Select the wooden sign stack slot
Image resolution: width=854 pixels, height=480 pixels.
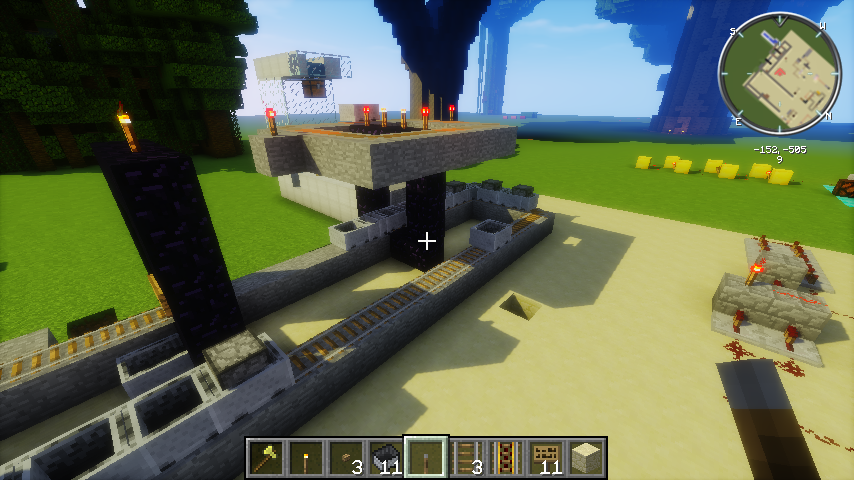(546, 458)
